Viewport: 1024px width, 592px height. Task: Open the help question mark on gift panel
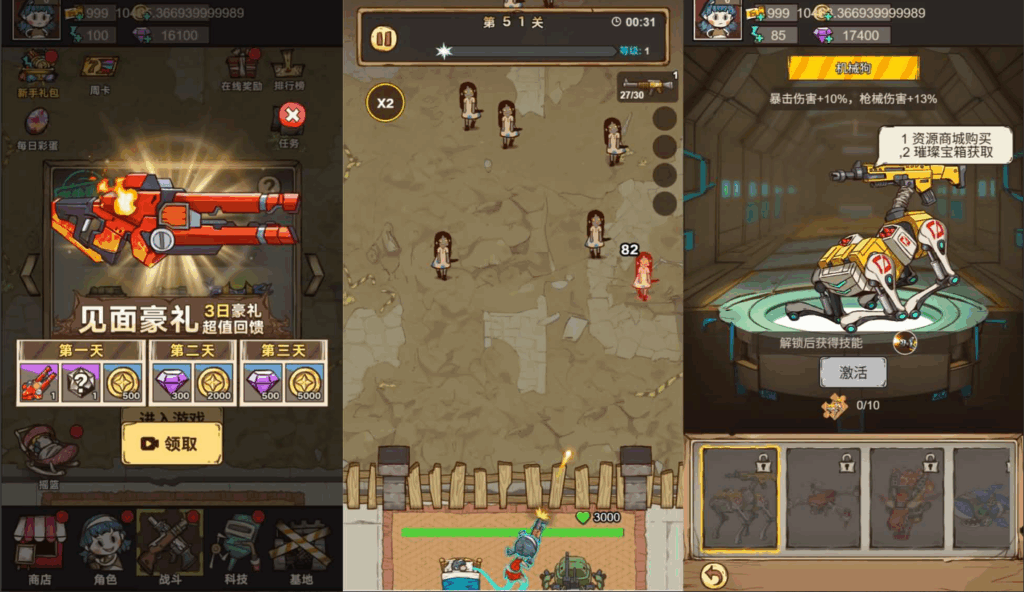268,186
